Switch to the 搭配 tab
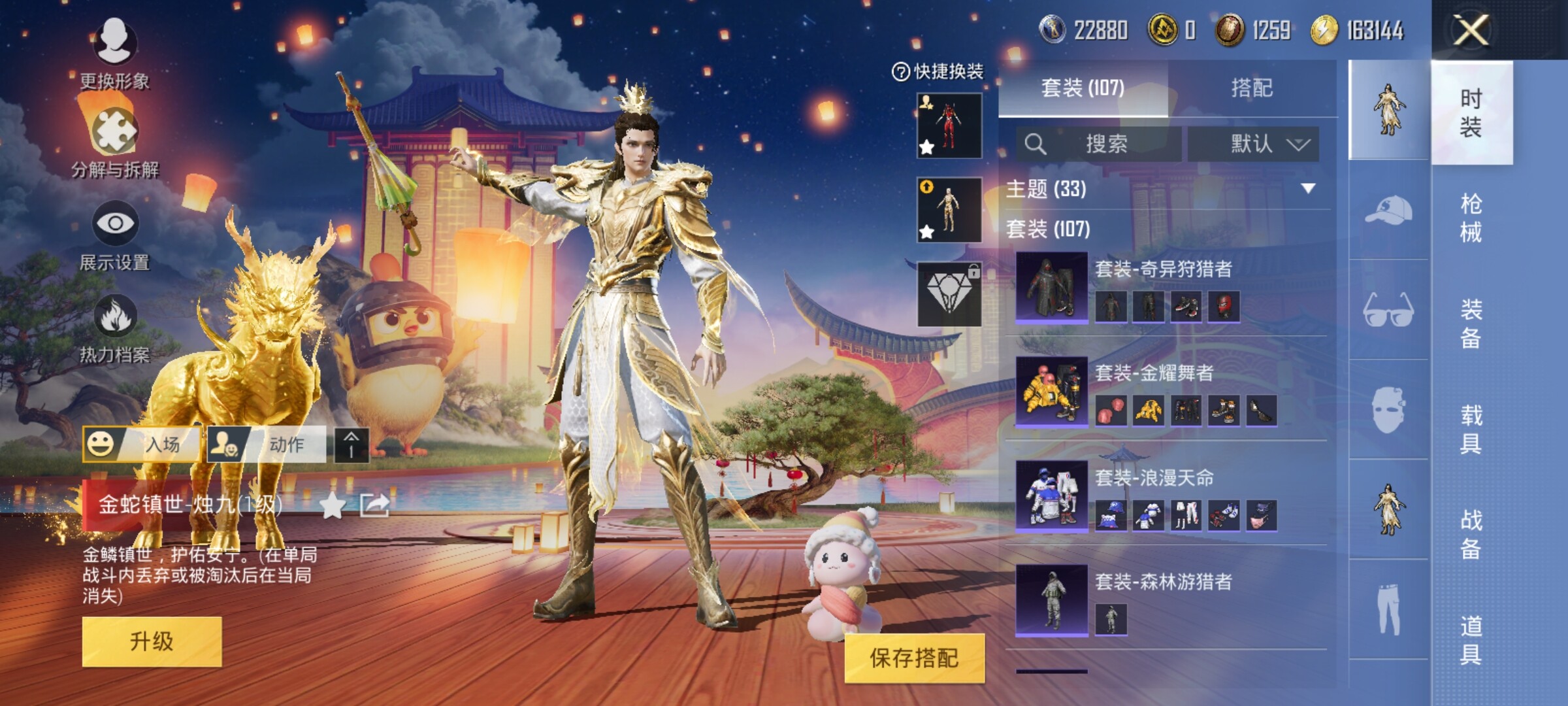 (1251, 88)
